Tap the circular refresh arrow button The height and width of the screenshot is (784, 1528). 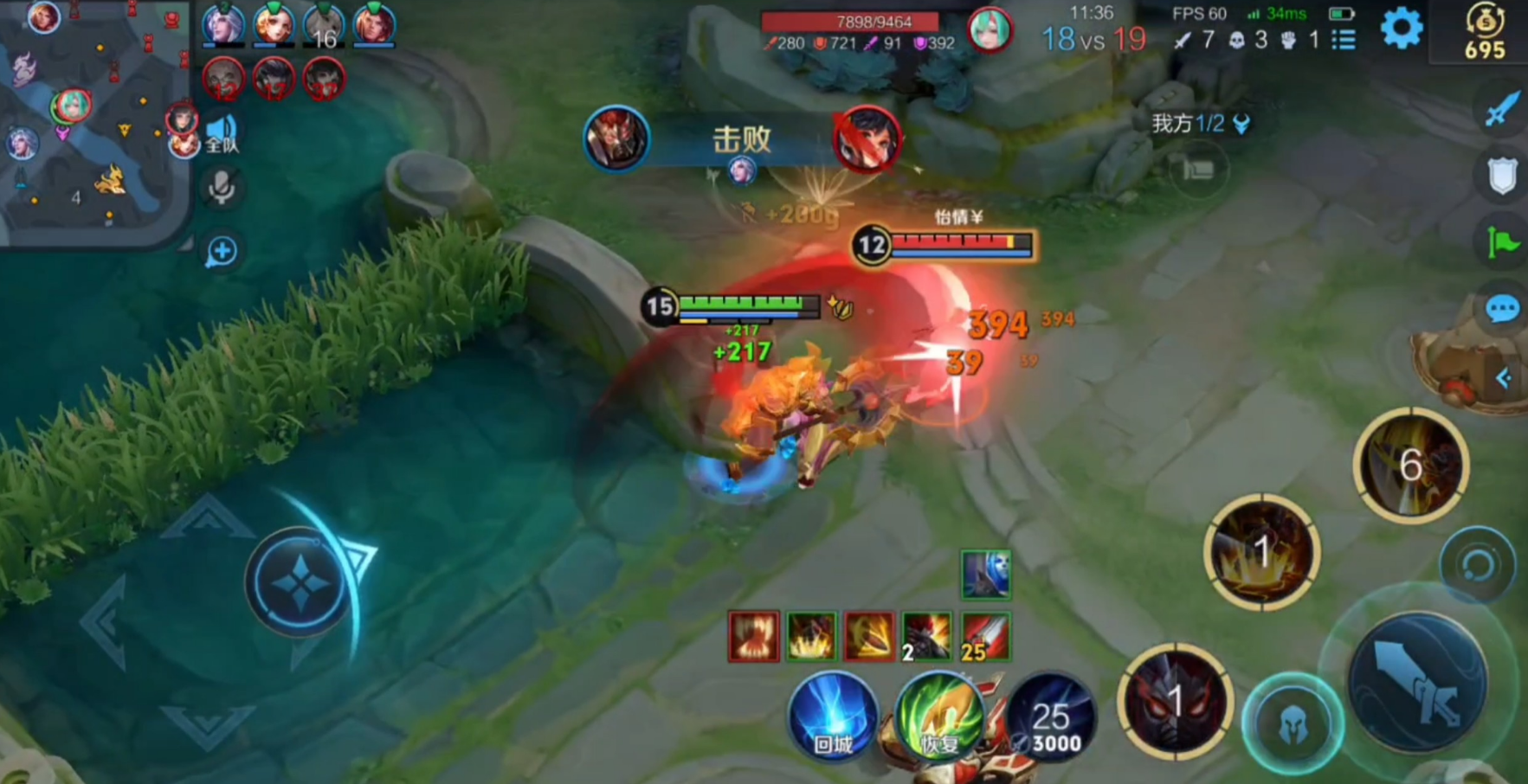tap(1477, 565)
